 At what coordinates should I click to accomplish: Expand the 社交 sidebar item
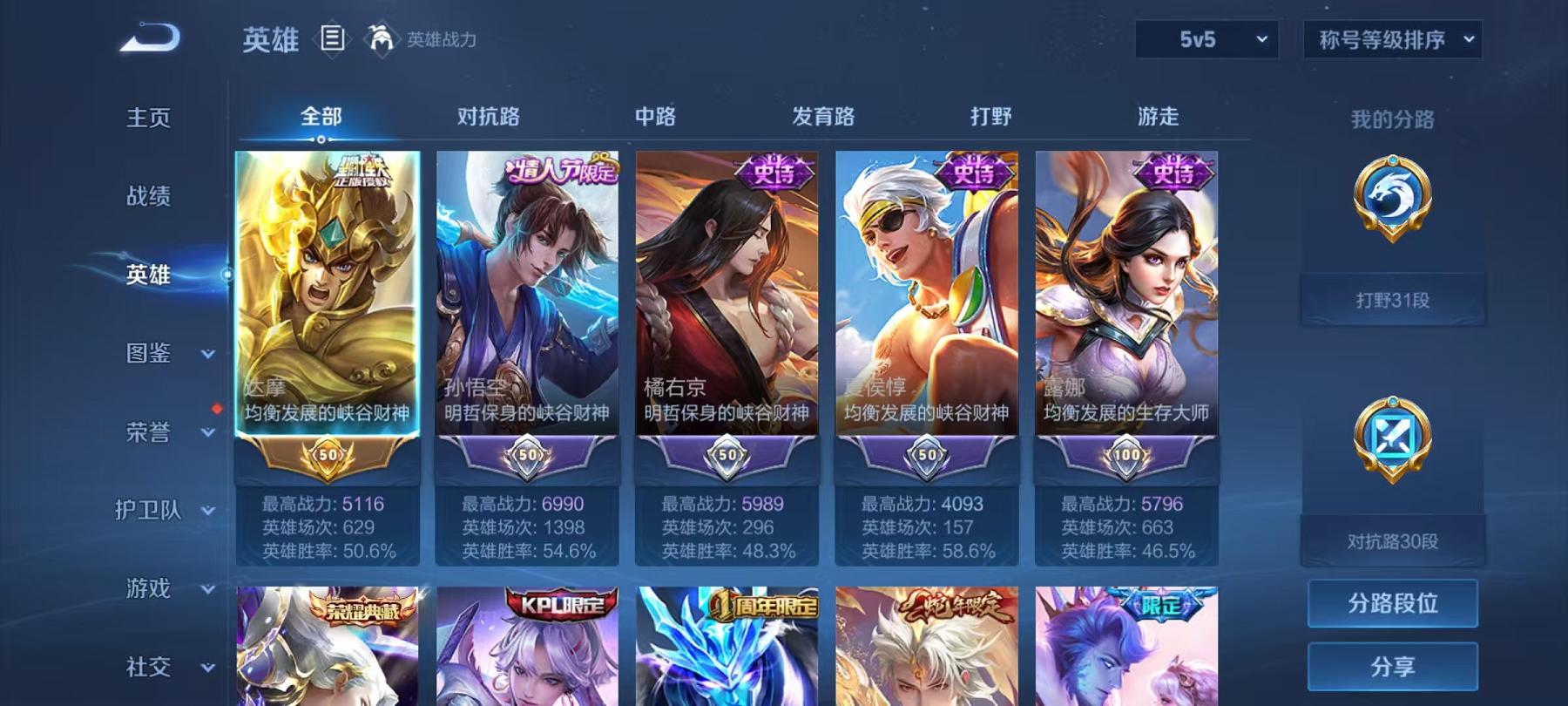[x=150, y=668]
